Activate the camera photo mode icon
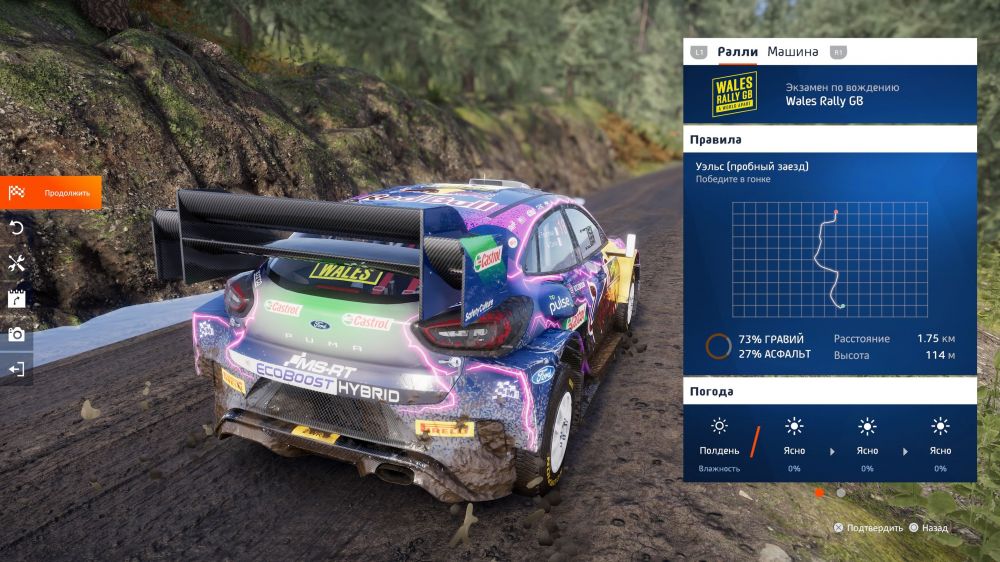The width and height of the screenshot is (1000, 562). 16,334
